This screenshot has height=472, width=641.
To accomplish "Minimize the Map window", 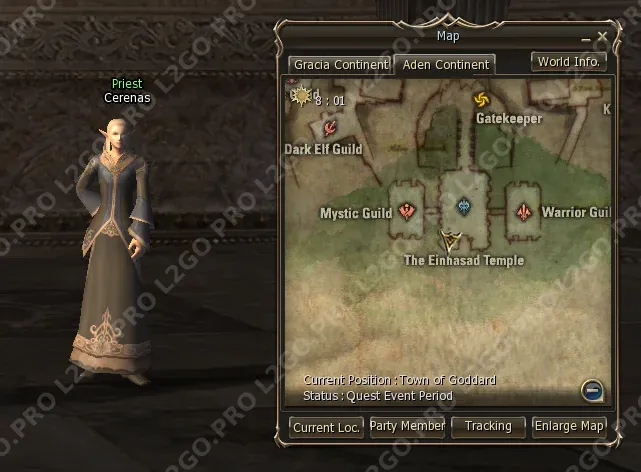I will click(587, 38).
